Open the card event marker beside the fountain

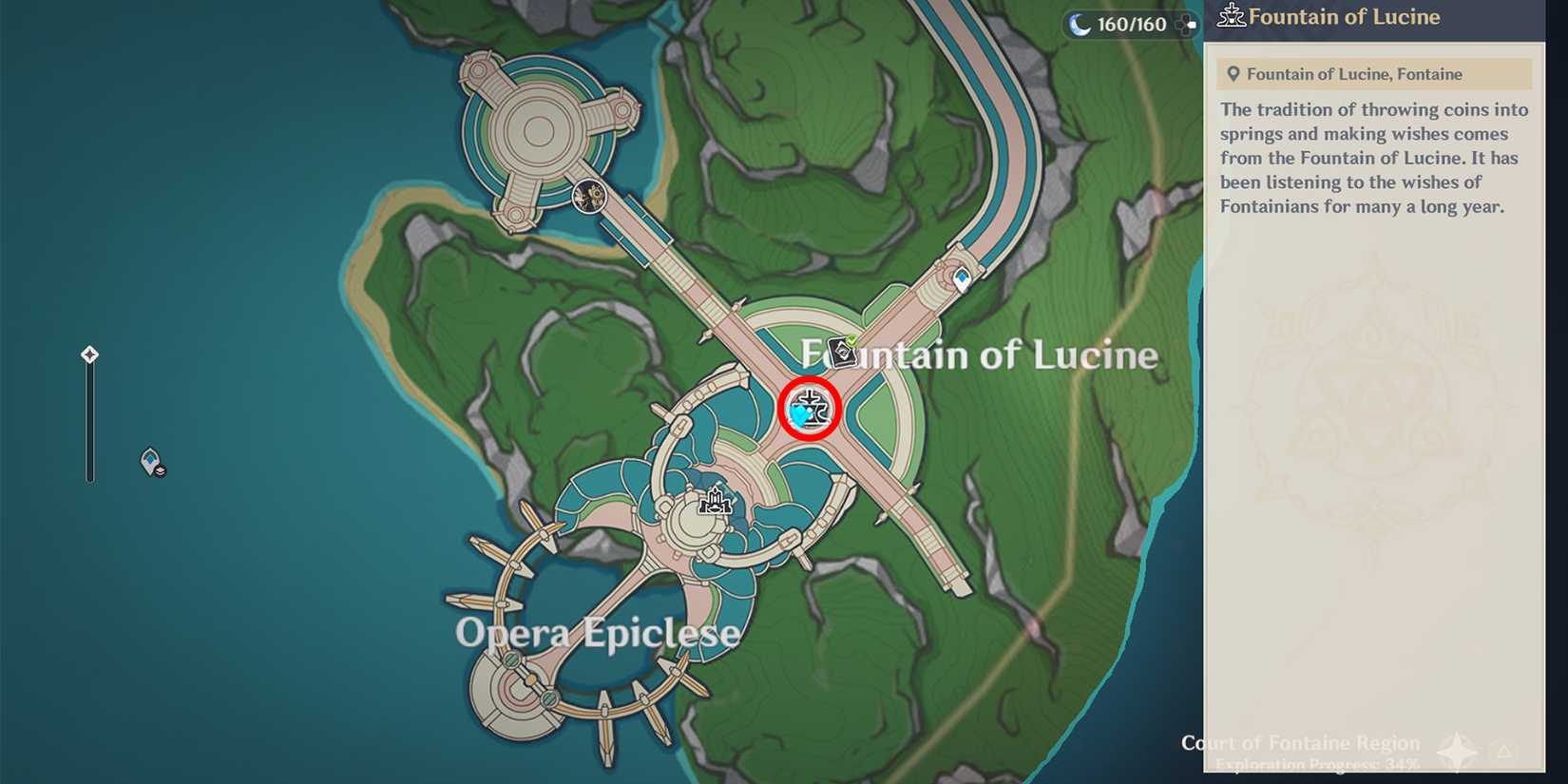tap(841, 352)
